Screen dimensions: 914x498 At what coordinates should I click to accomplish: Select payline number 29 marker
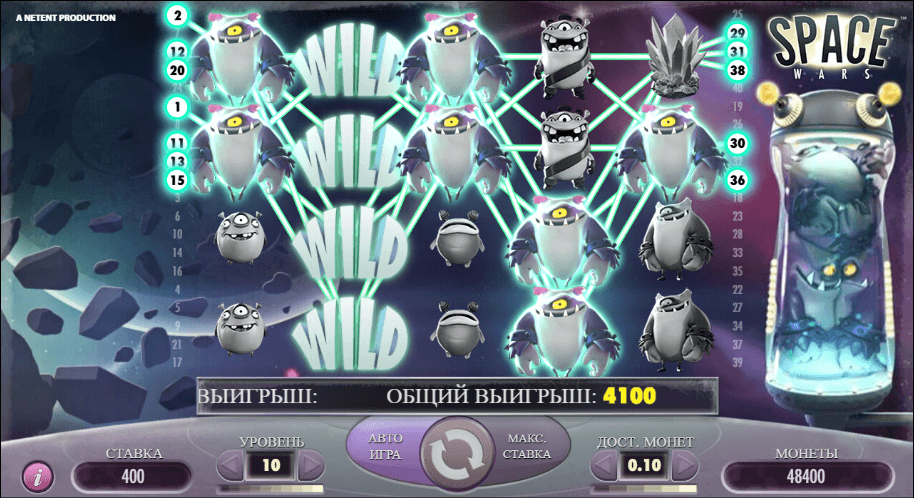(x=737, y=33)
